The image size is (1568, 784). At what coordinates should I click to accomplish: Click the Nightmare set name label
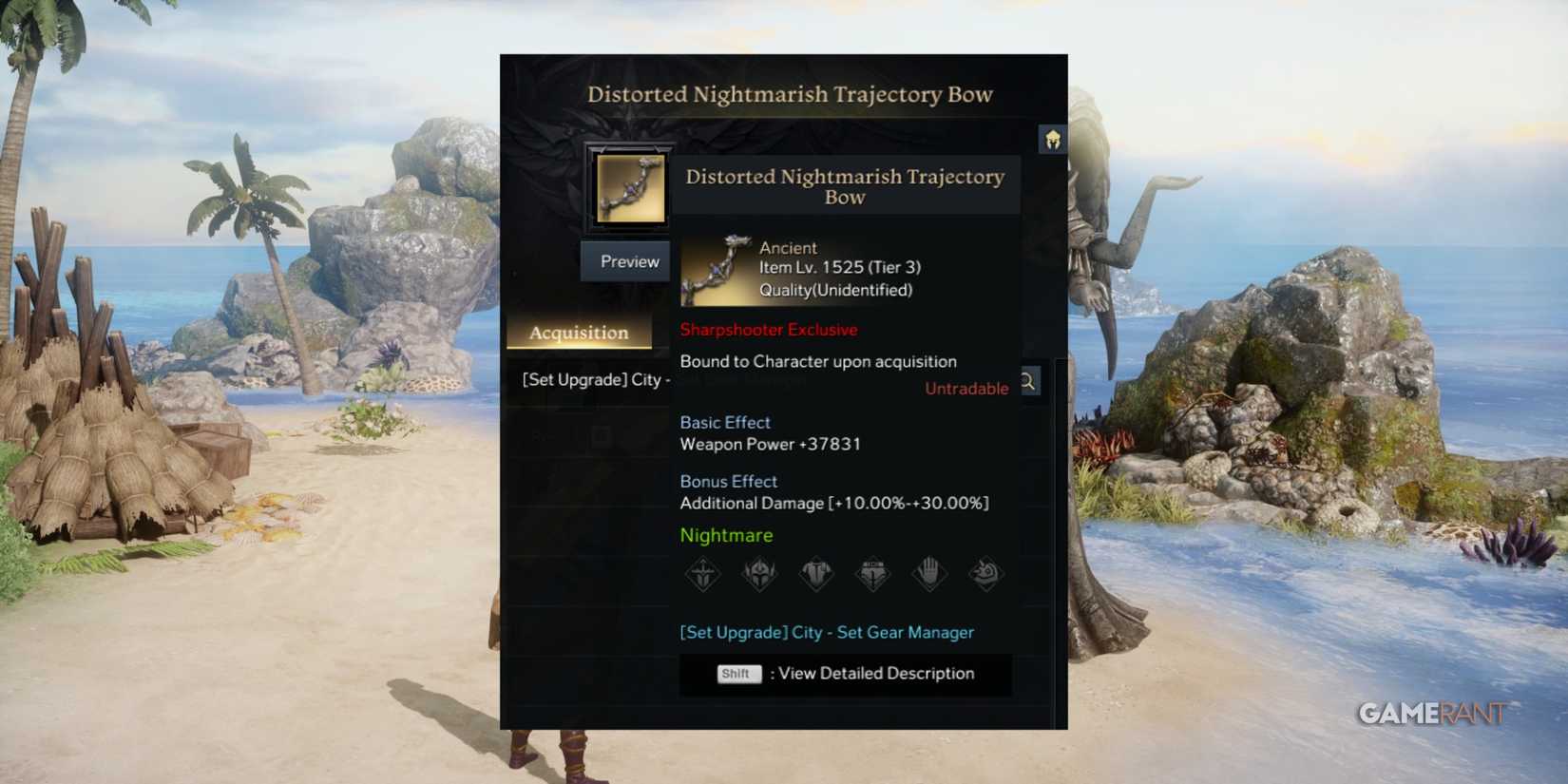[726, 535]
